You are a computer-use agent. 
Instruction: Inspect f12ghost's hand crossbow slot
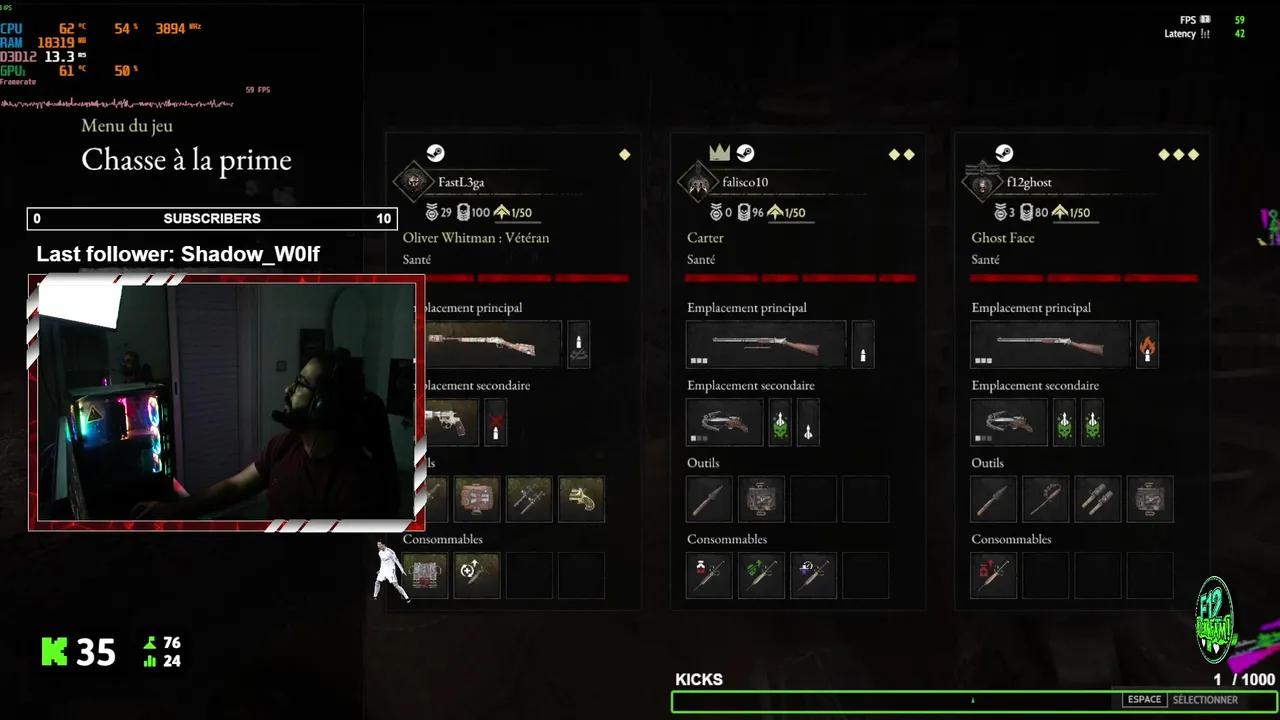1009,422
